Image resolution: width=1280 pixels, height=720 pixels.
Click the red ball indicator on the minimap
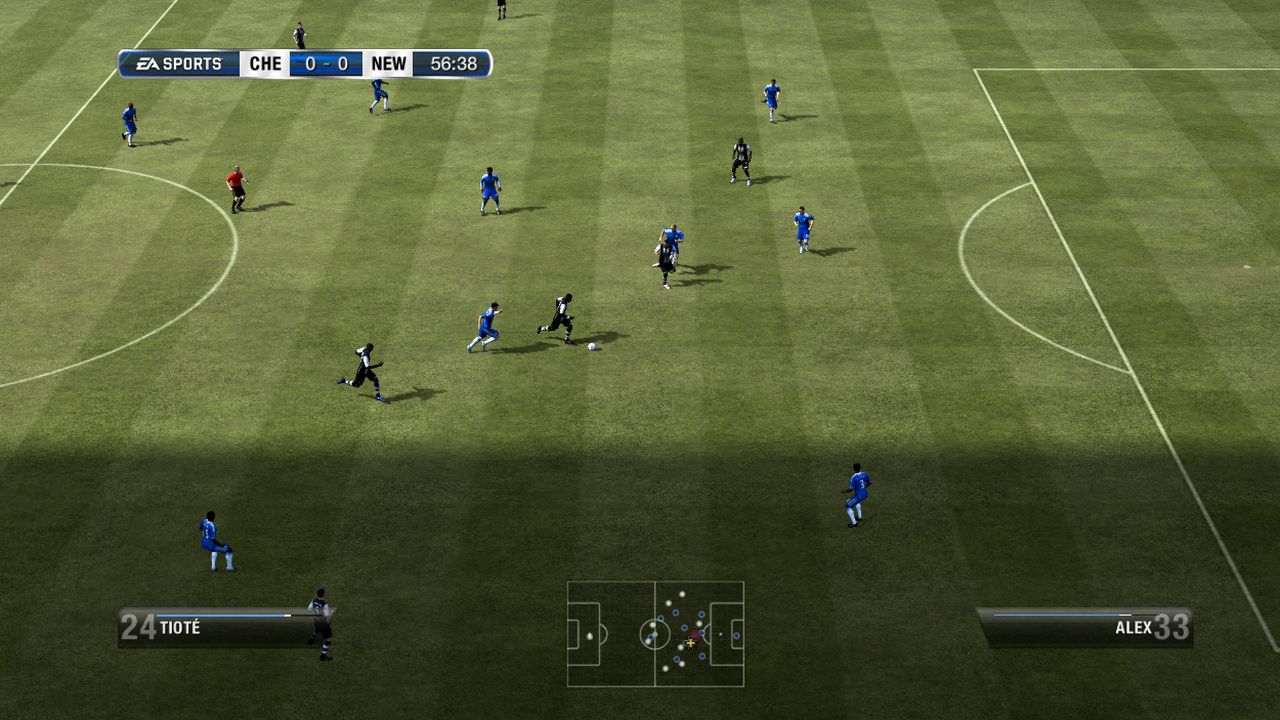coord(695,634)
